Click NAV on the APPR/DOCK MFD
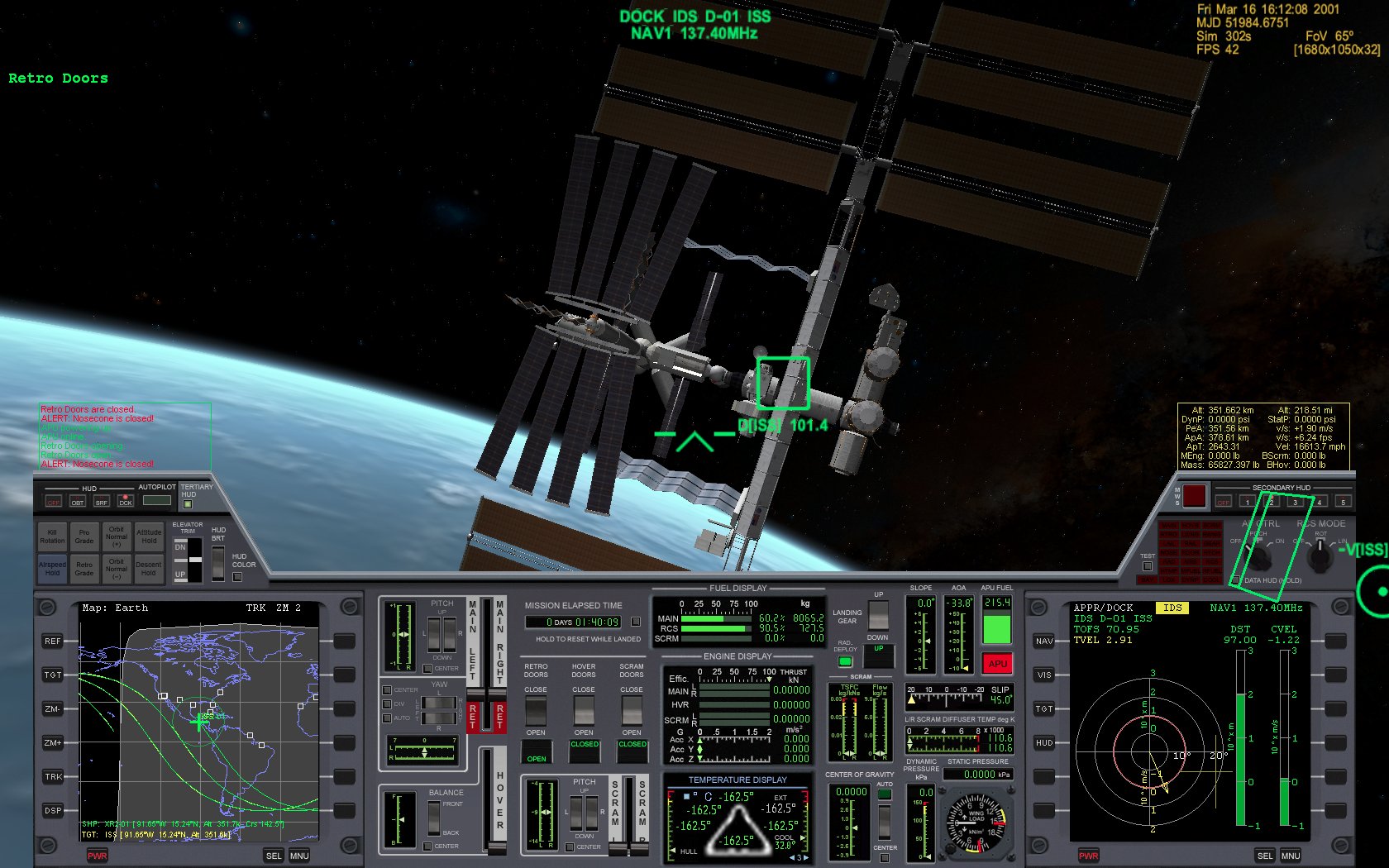 point(1043,641)
